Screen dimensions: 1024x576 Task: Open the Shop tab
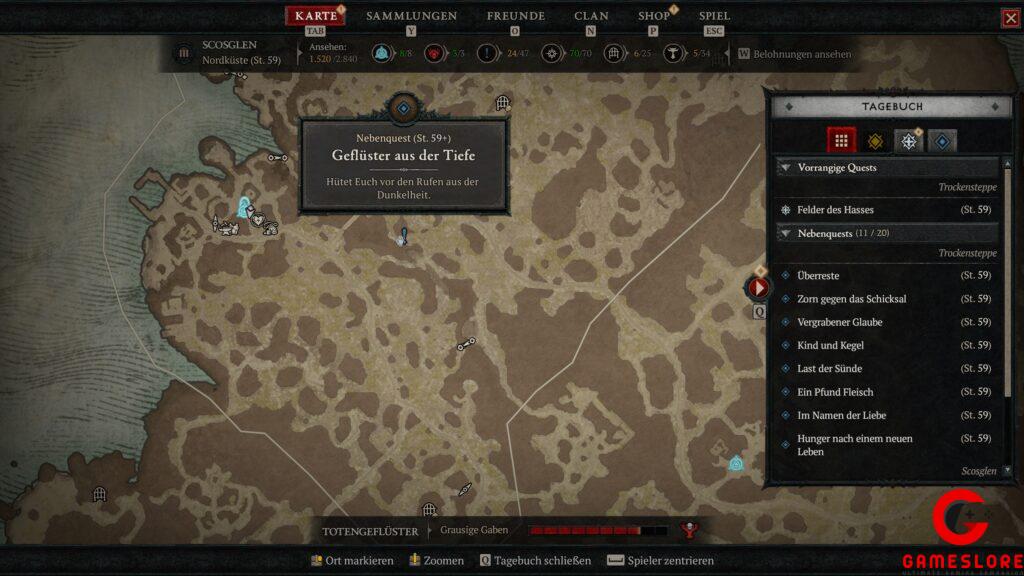click(x=654, y=16)
